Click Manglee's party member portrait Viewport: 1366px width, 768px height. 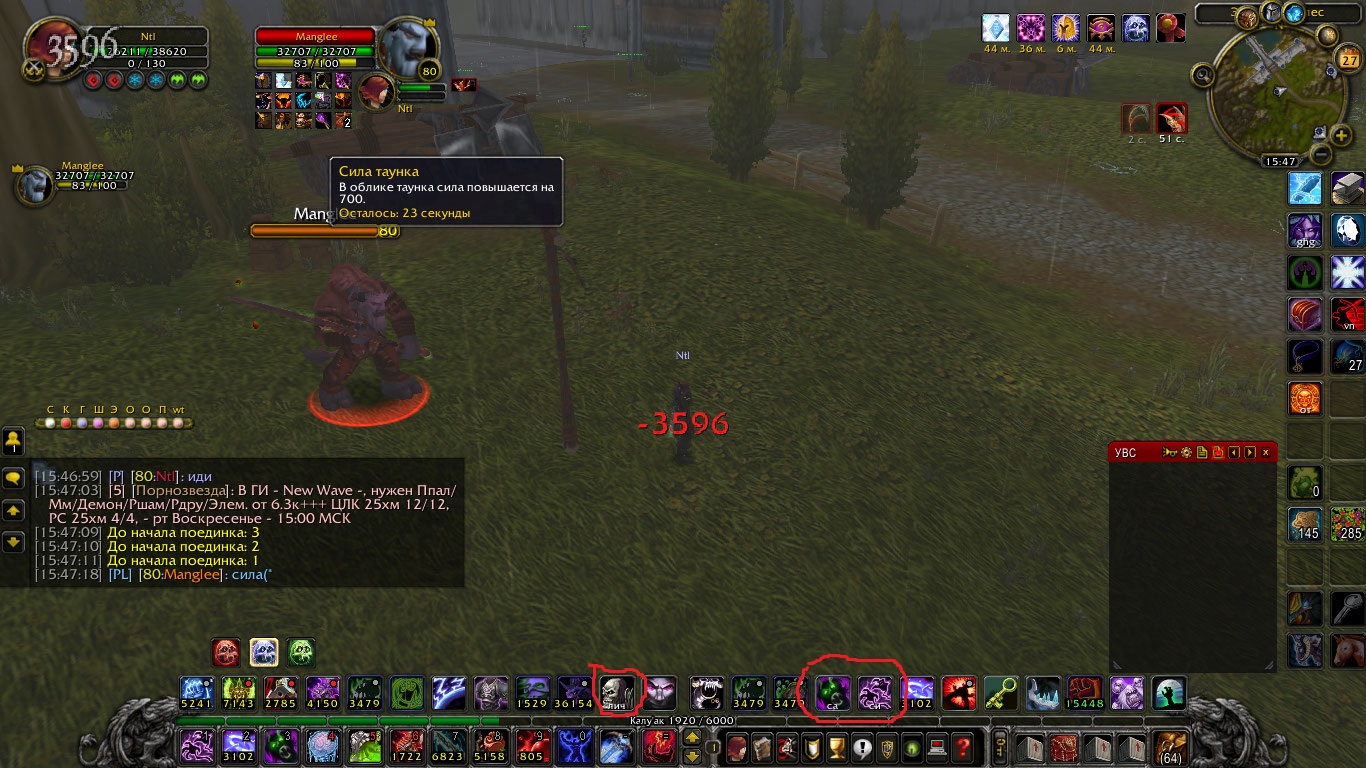(34, 184)
